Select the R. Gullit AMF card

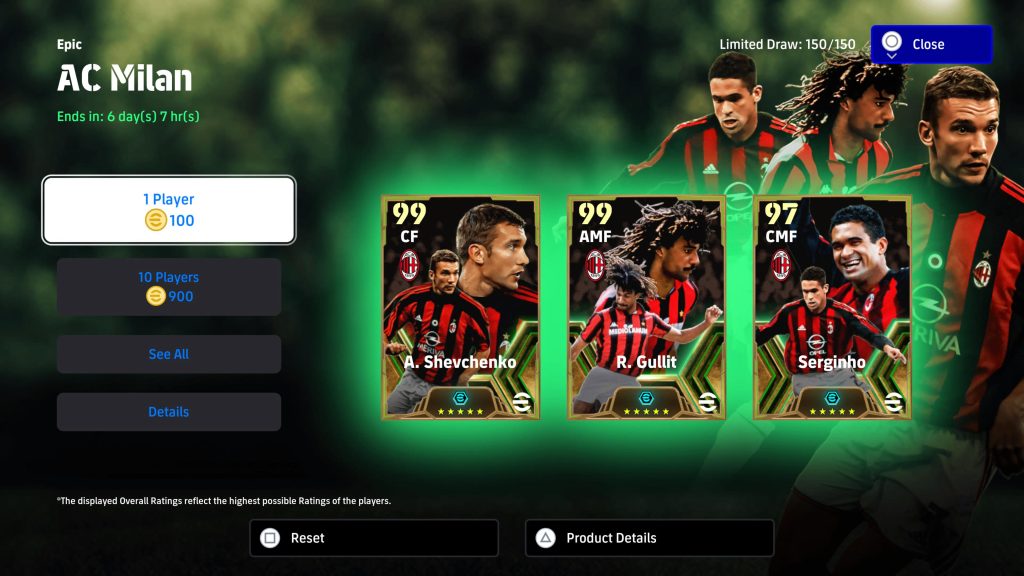647,306
